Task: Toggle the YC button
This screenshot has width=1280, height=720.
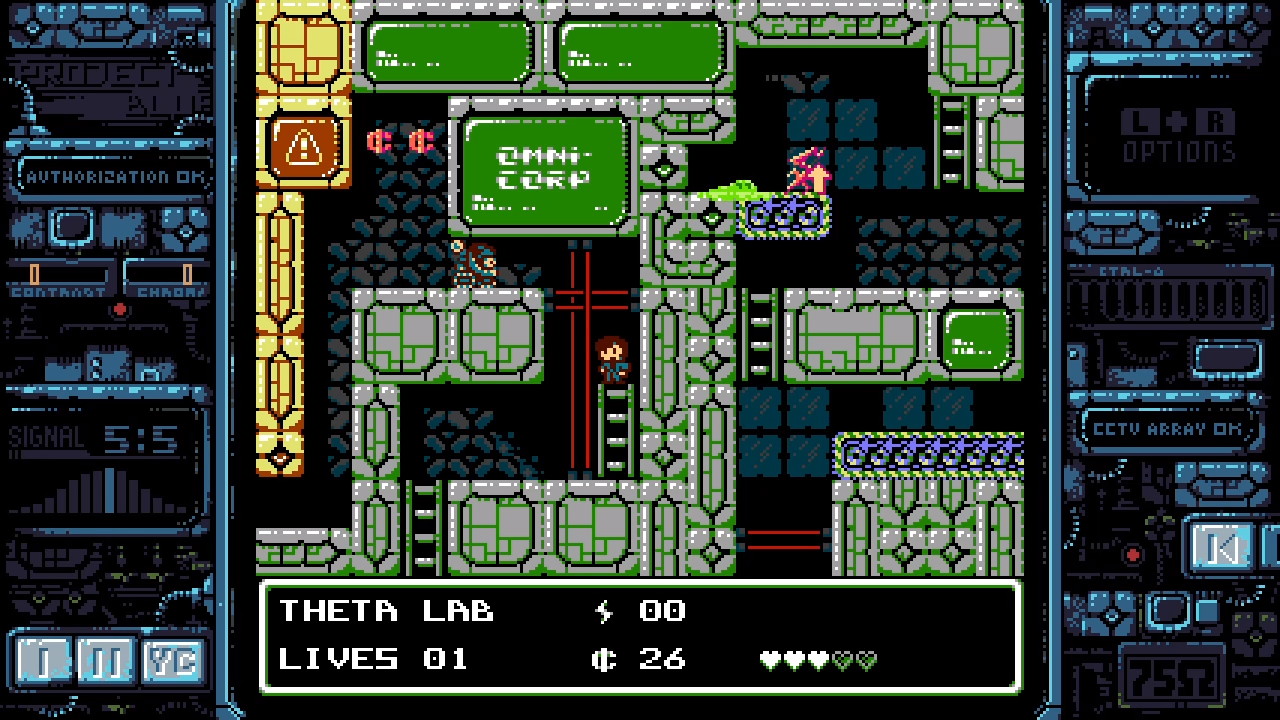Action: point(172,661)
